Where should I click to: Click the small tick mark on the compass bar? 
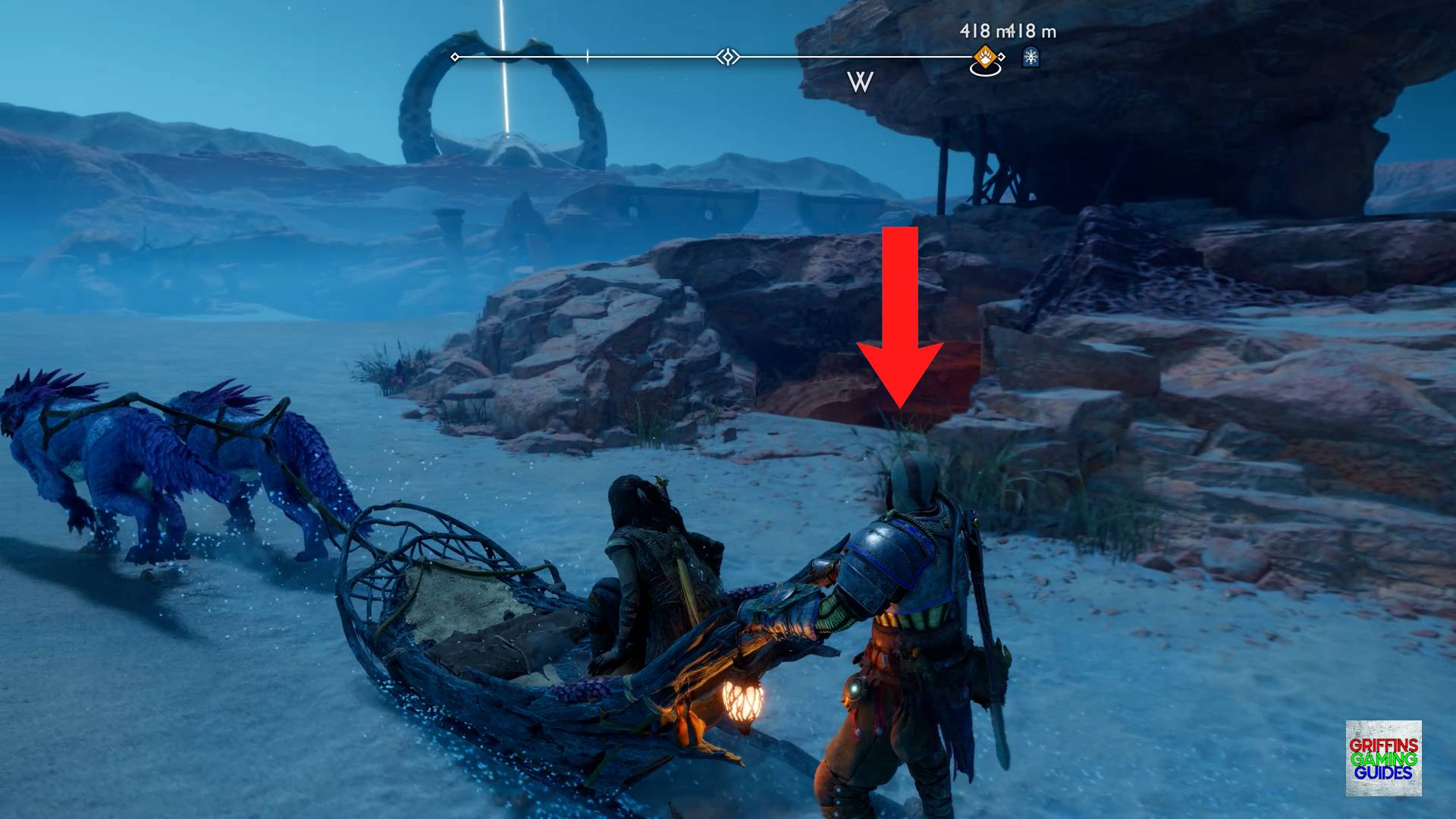[588, 55]
